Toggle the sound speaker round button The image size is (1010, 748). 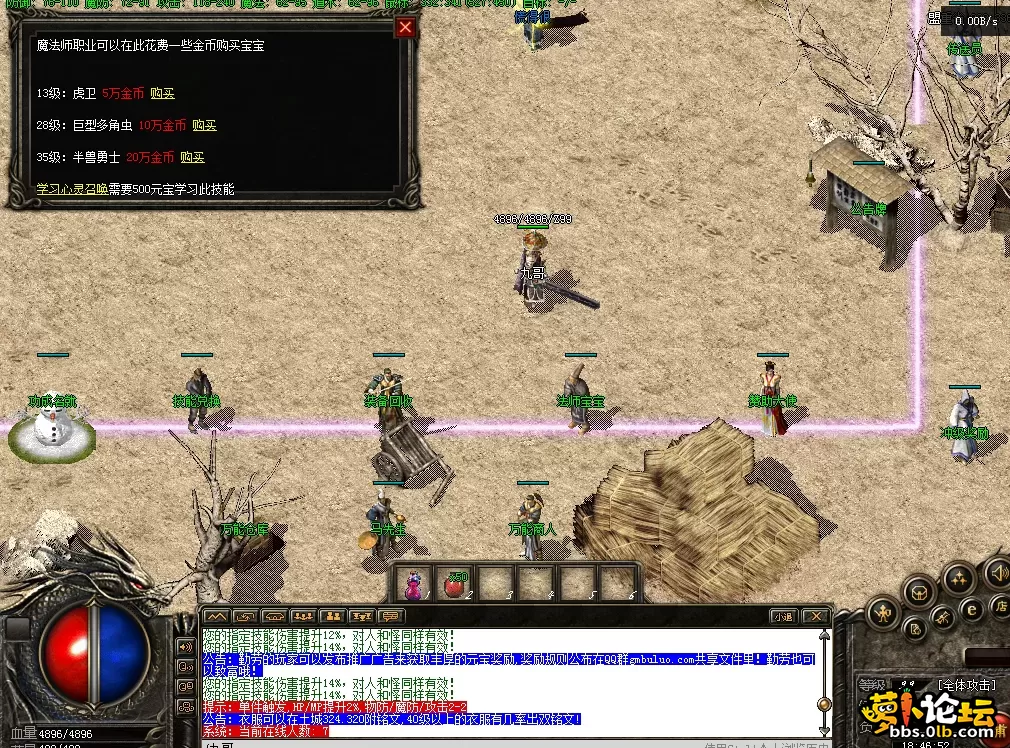point(997,573)
